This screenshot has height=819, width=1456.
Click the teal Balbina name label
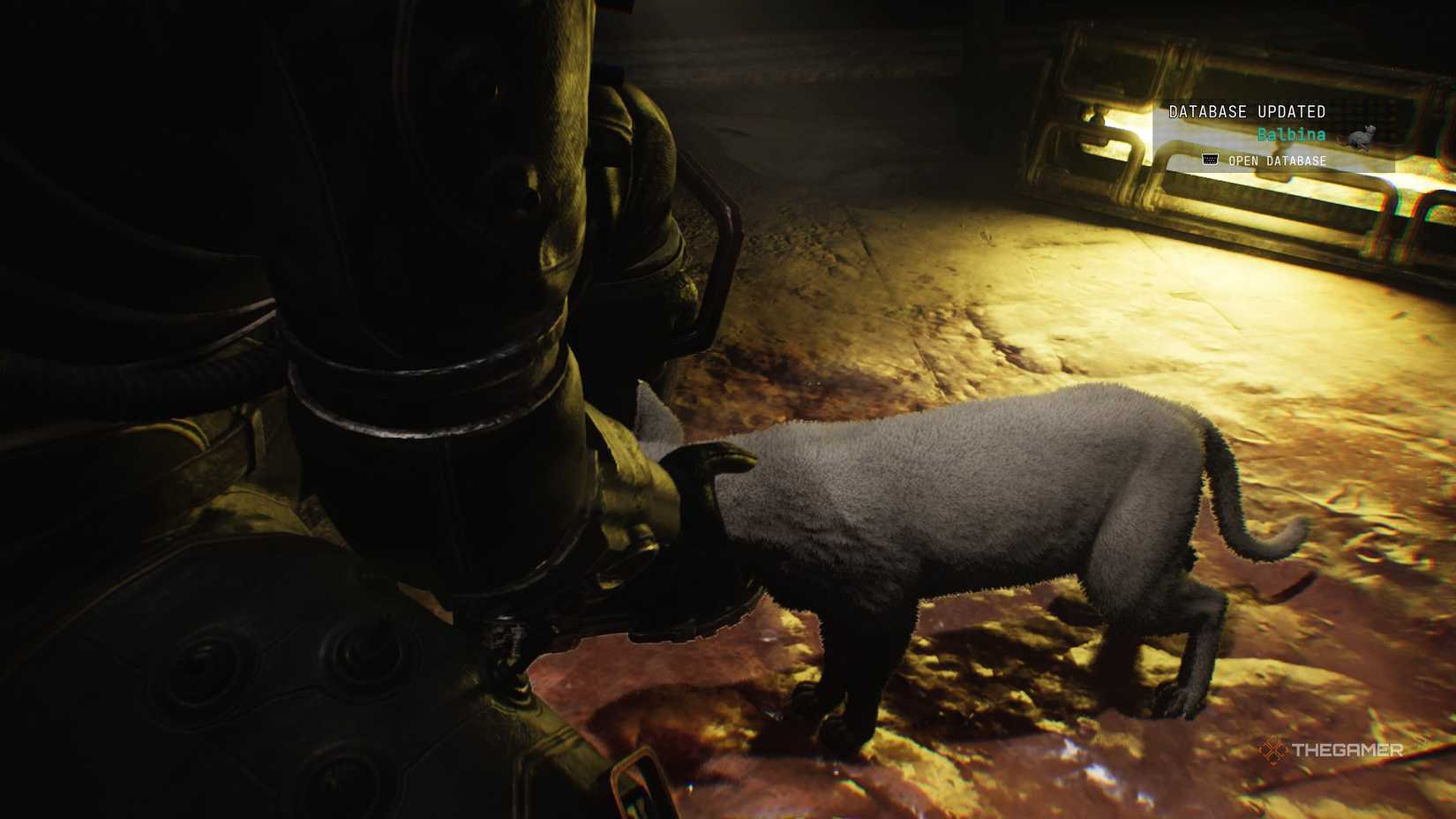coord(1290,136)
